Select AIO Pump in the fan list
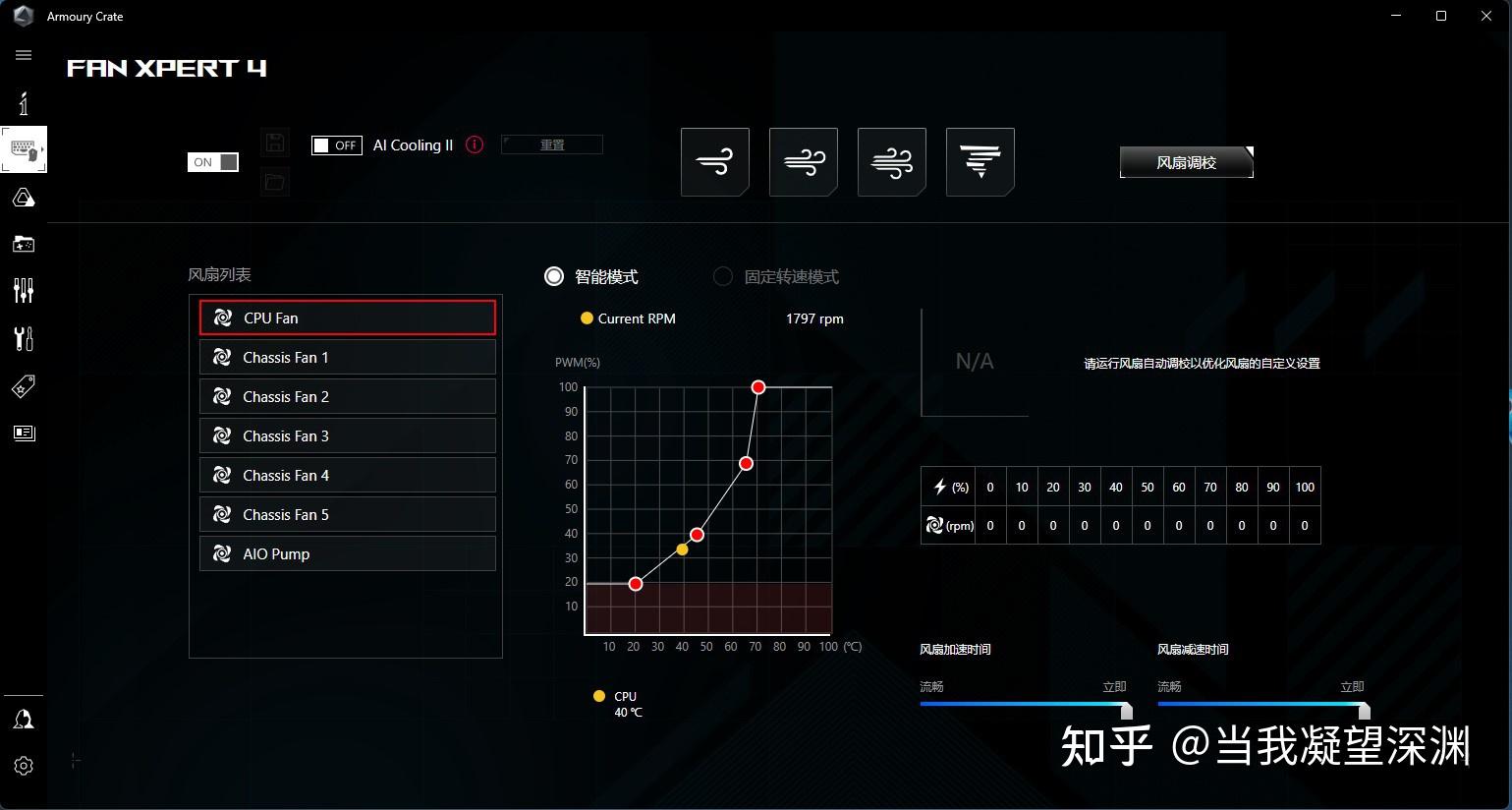The height and width of the screenshot is (810, 1512). 347,553
